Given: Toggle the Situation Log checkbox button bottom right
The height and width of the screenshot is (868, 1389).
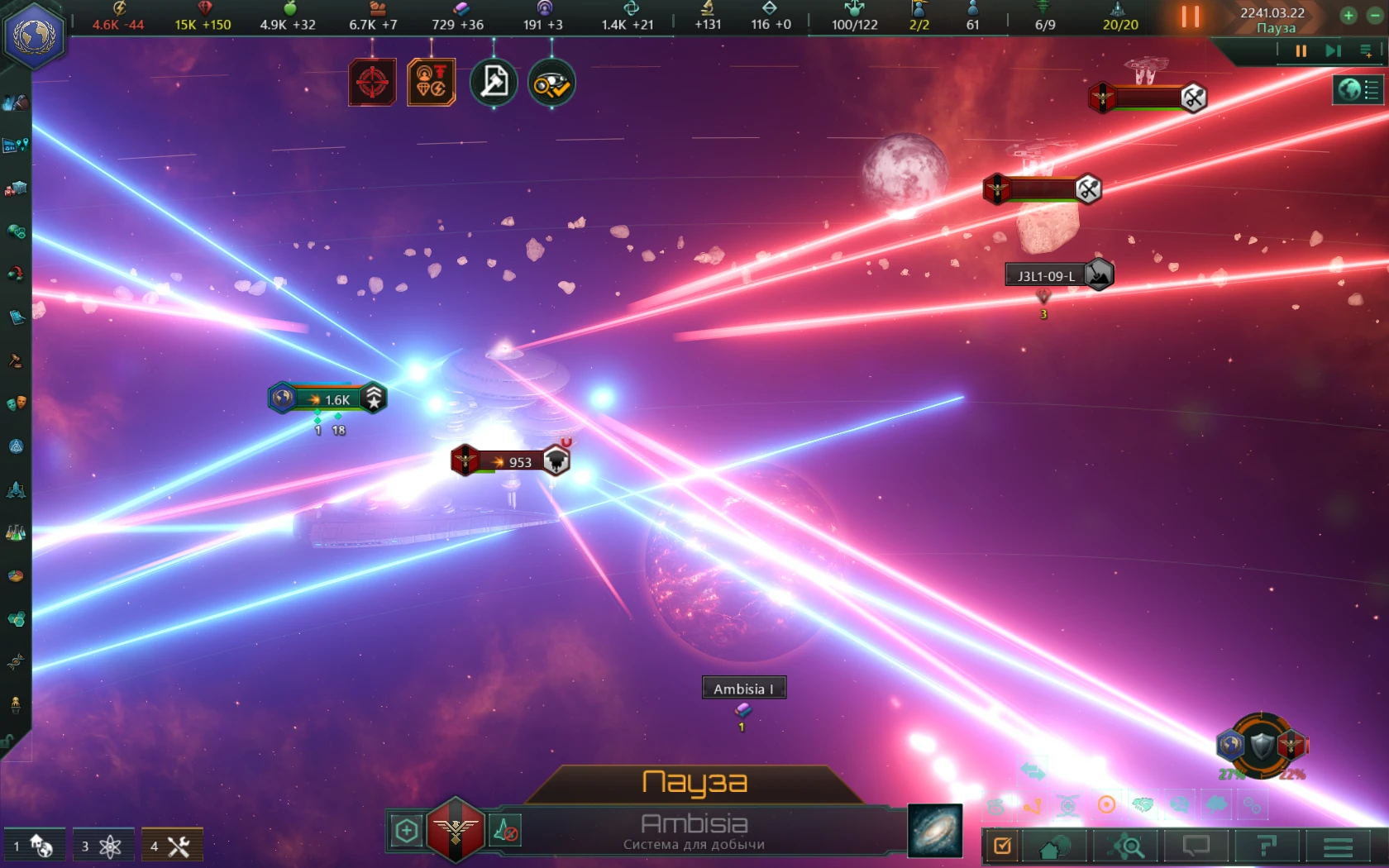Looking at the screenshot, I should tap(1002, 846).
